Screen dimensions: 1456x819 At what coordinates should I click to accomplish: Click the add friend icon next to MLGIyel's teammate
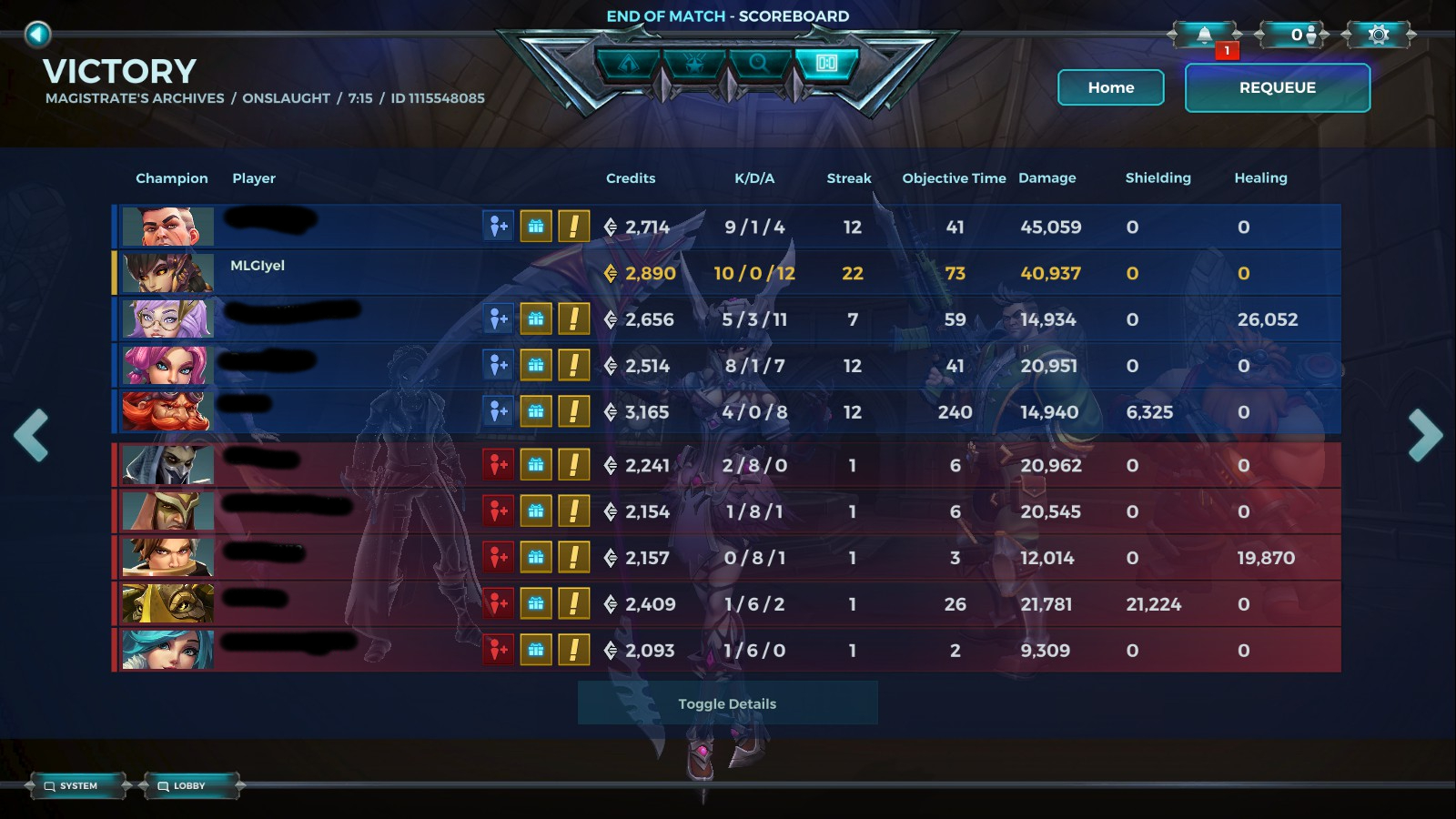(498, 319)
